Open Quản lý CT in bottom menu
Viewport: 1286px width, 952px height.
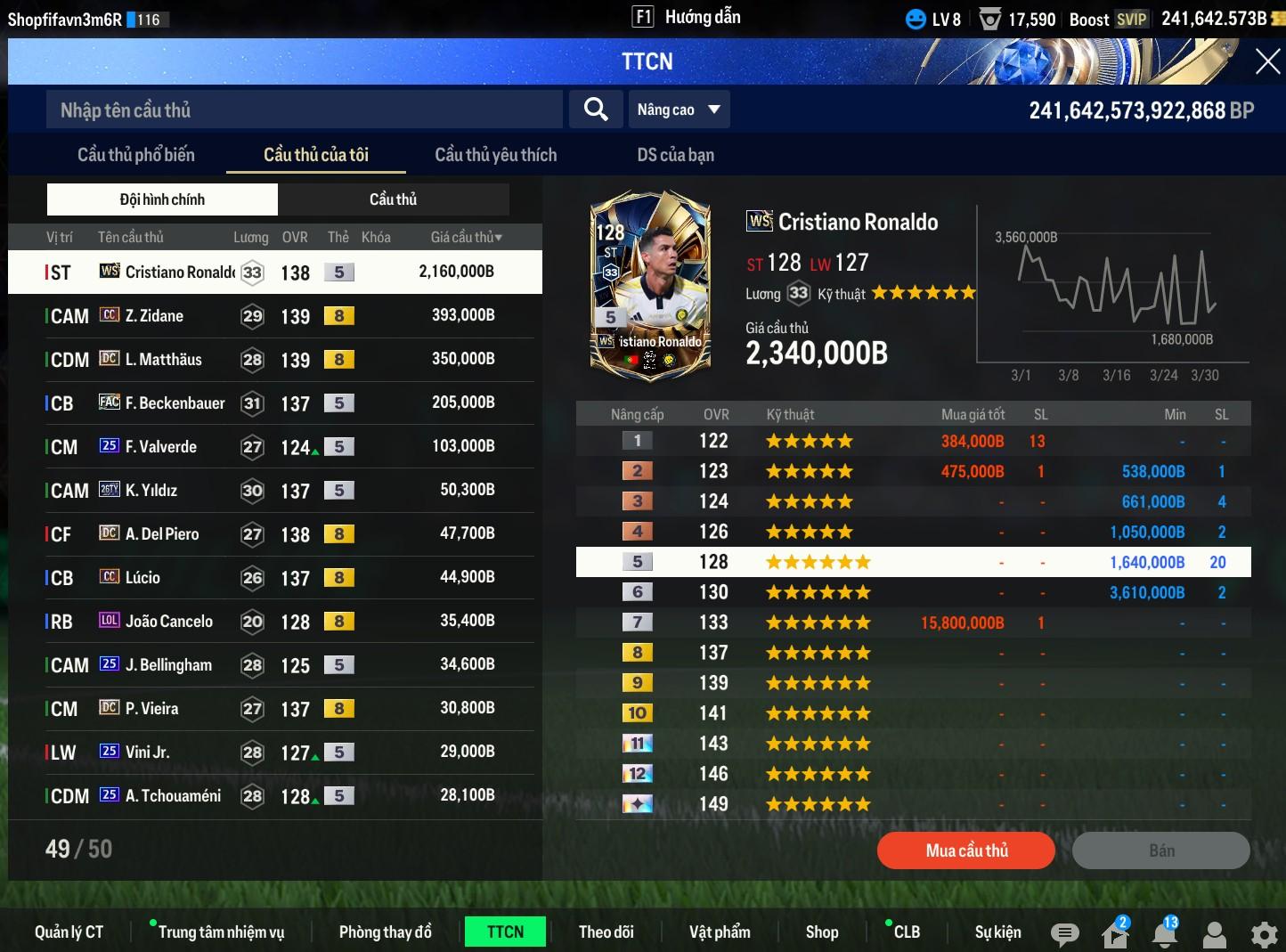click(x=69, y=932)
